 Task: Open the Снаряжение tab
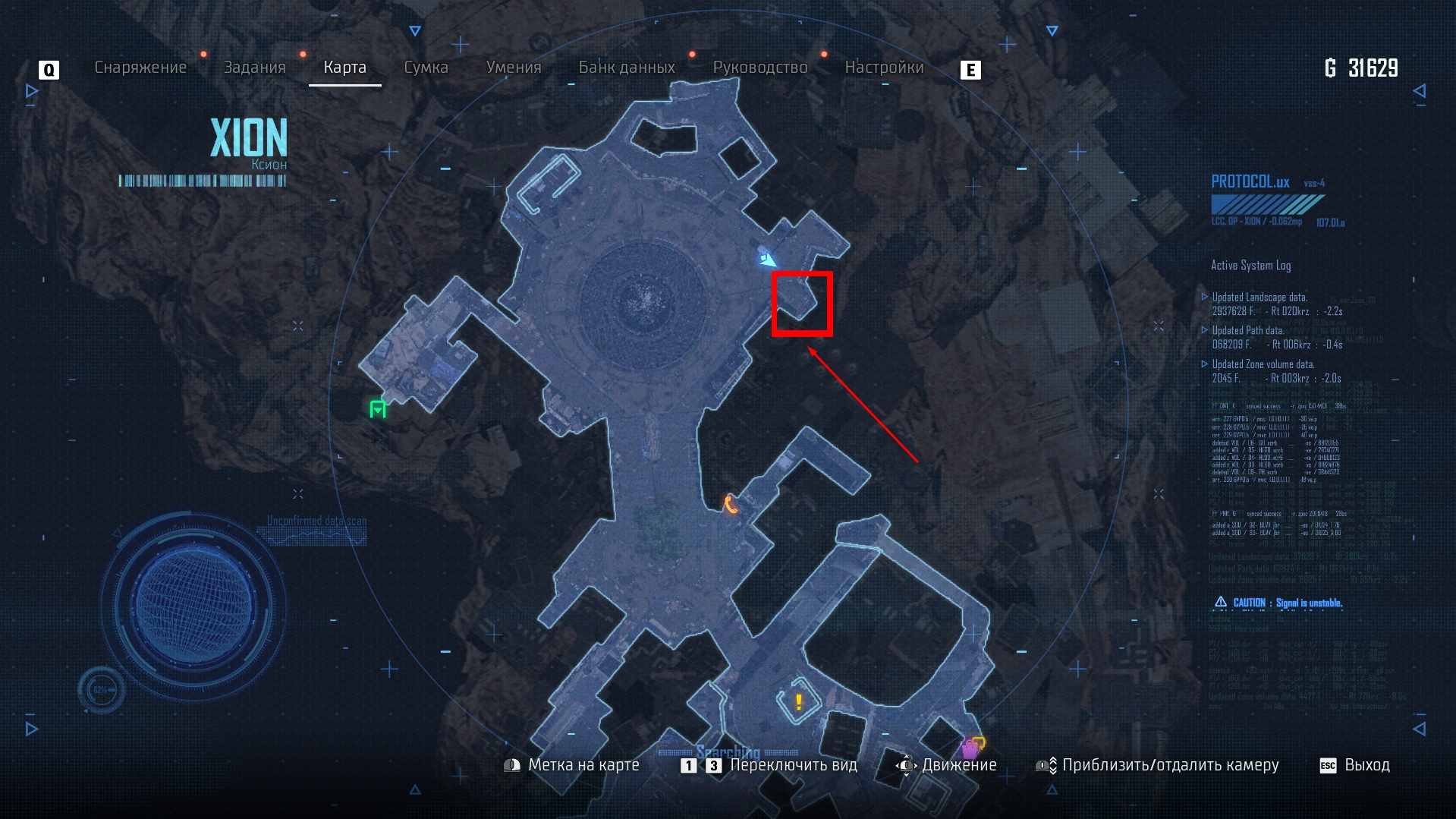coord(140,68)
